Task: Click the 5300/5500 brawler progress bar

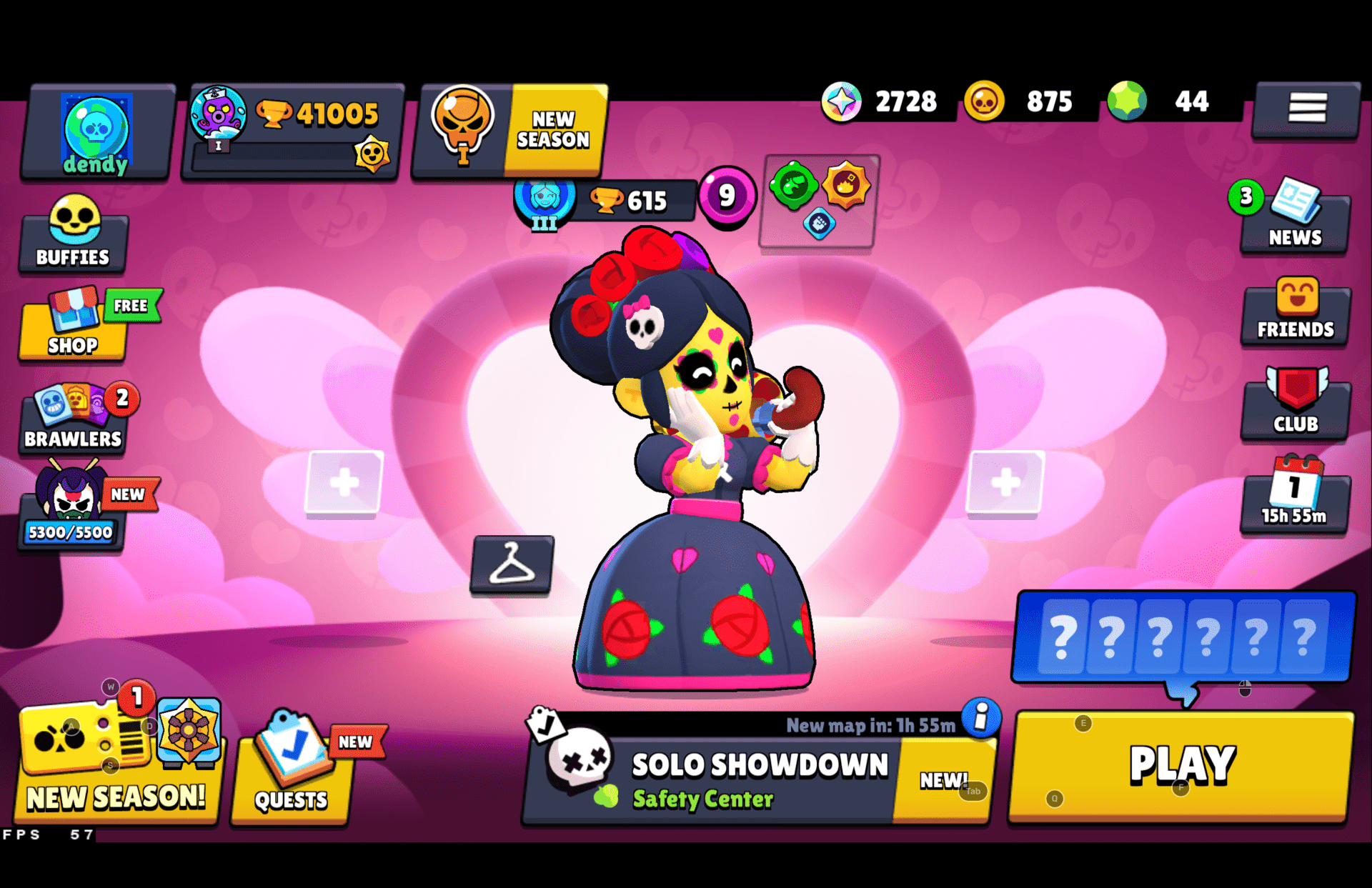Action: click(69, 532)
